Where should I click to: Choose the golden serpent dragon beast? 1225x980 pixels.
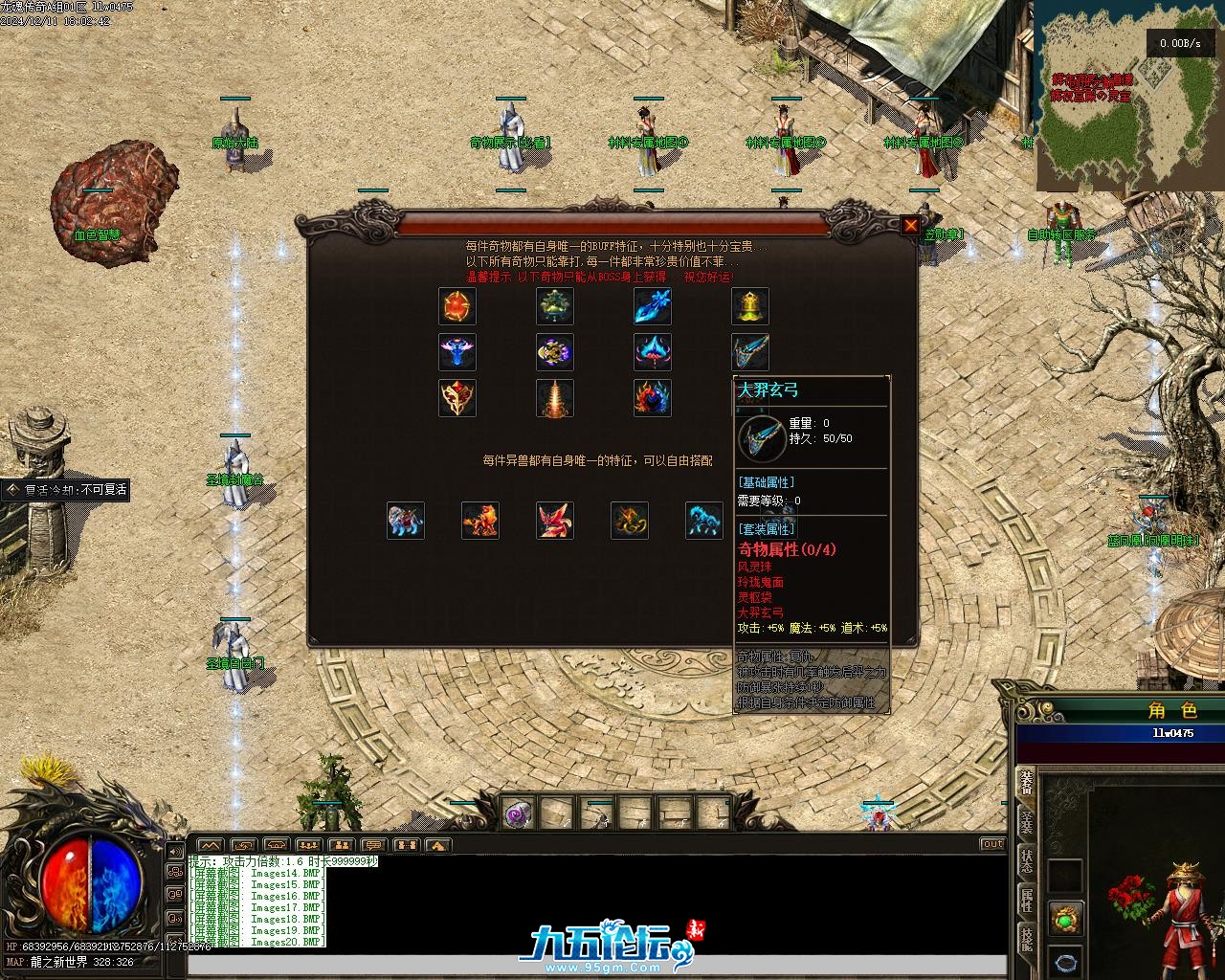(630, 521)
